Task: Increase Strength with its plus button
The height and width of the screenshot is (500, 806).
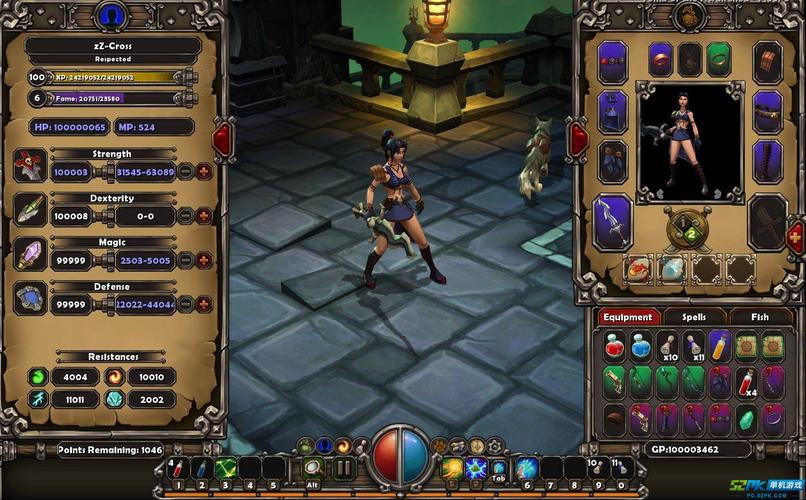Action: pos(204,172)
